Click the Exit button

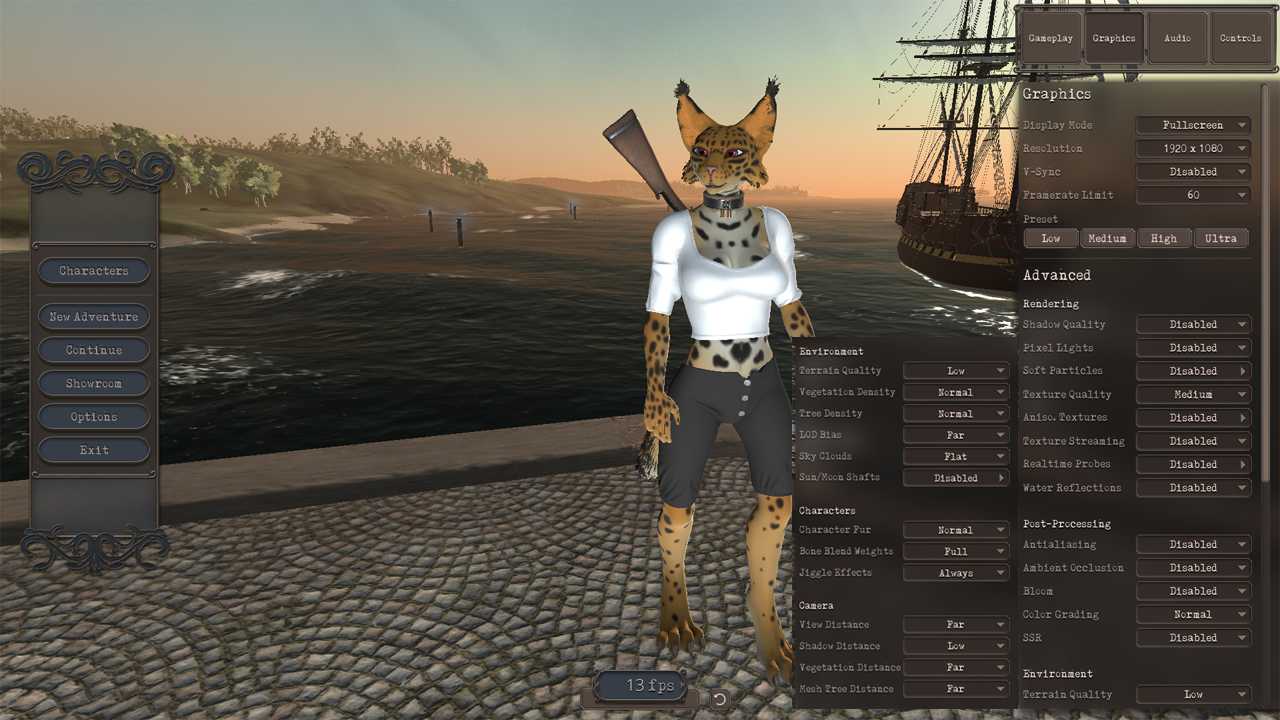pyautogui.click(x=94, y=450)
